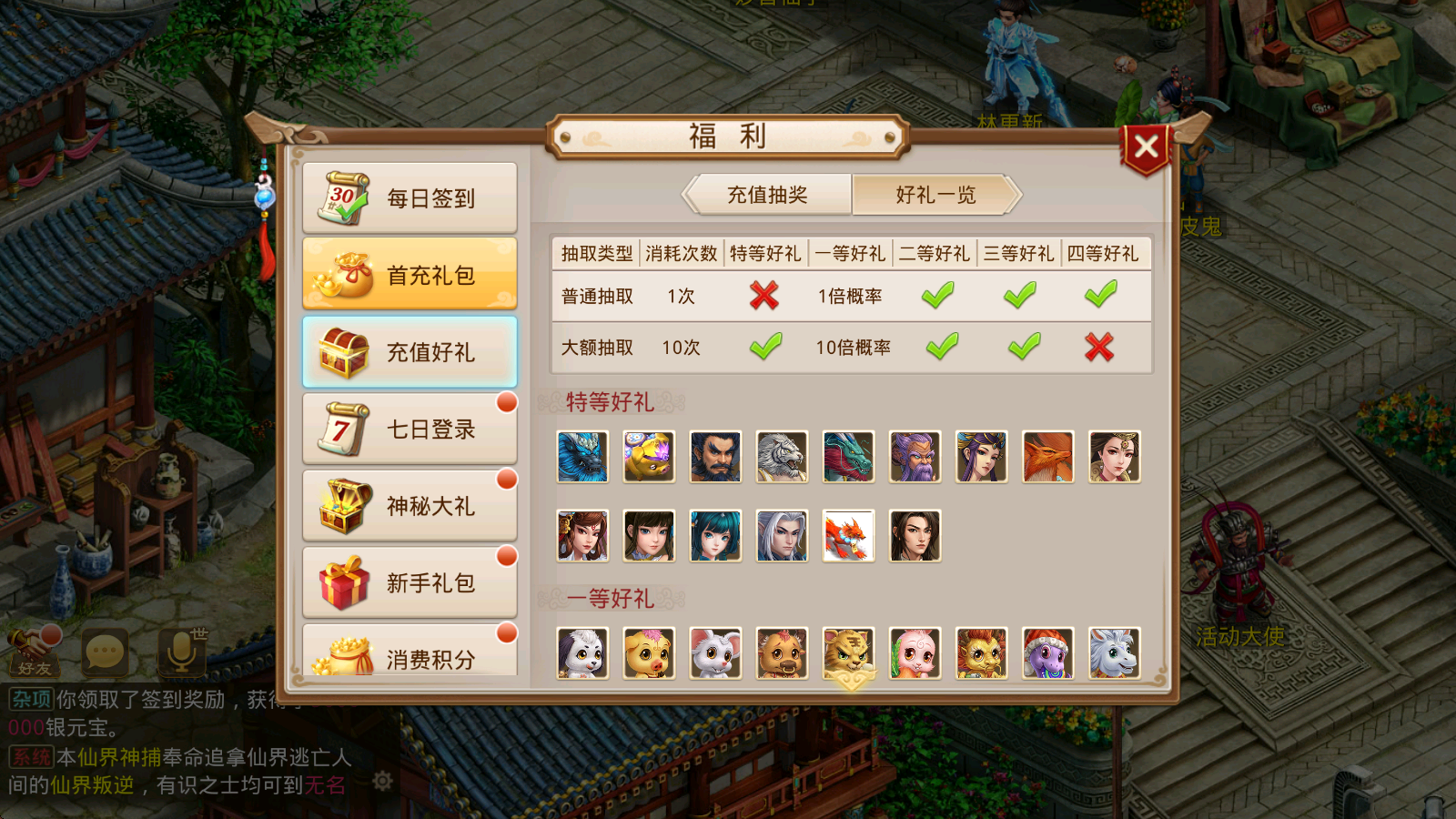Check 消费积分 consumption points
1456x819 pixels.
[x=409, y=657]
